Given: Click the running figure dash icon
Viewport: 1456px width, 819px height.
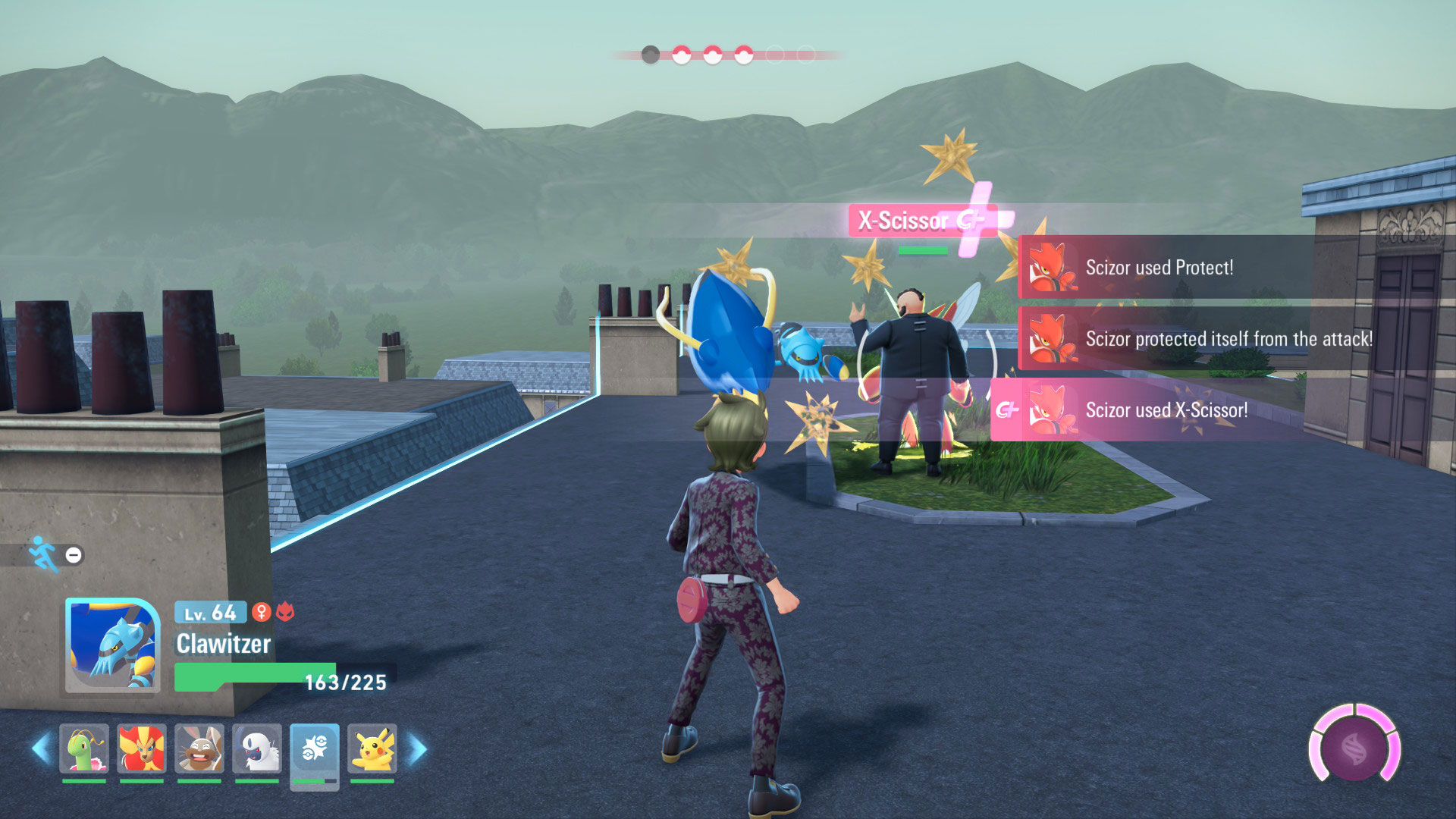Looking at the screenshot, I should point(43,554).
